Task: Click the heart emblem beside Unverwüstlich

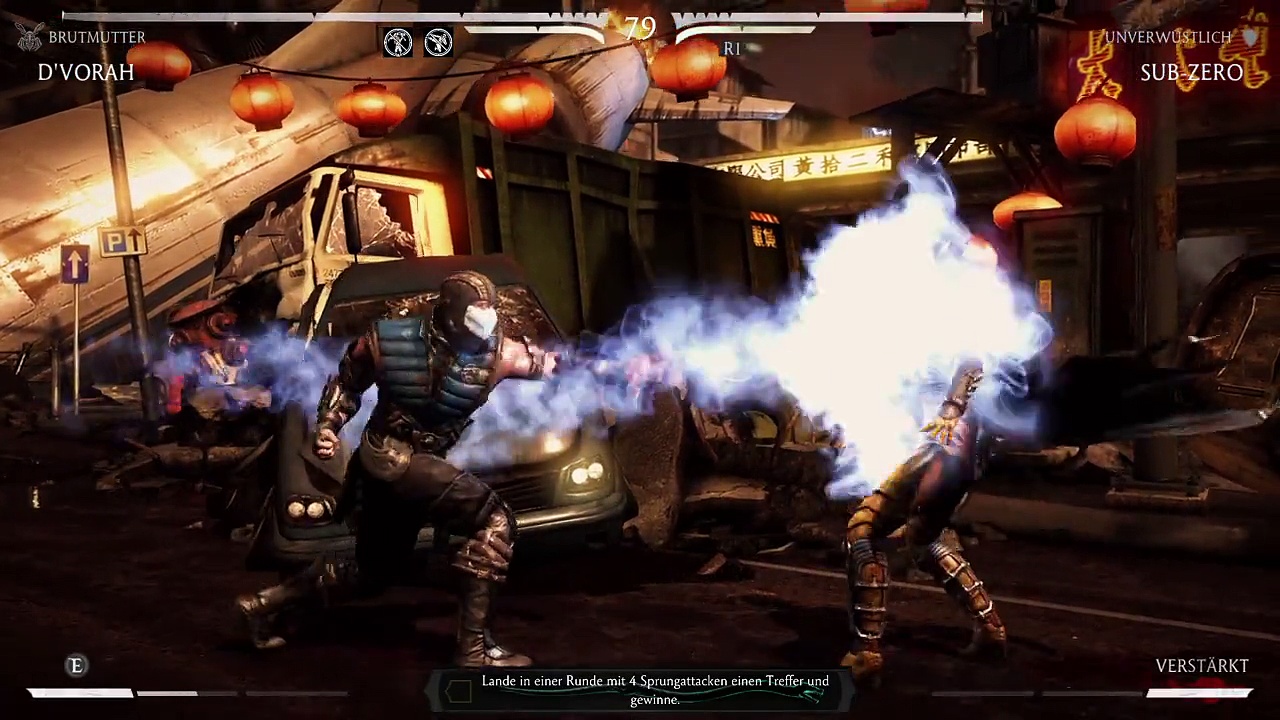Action: [1250, 37]
